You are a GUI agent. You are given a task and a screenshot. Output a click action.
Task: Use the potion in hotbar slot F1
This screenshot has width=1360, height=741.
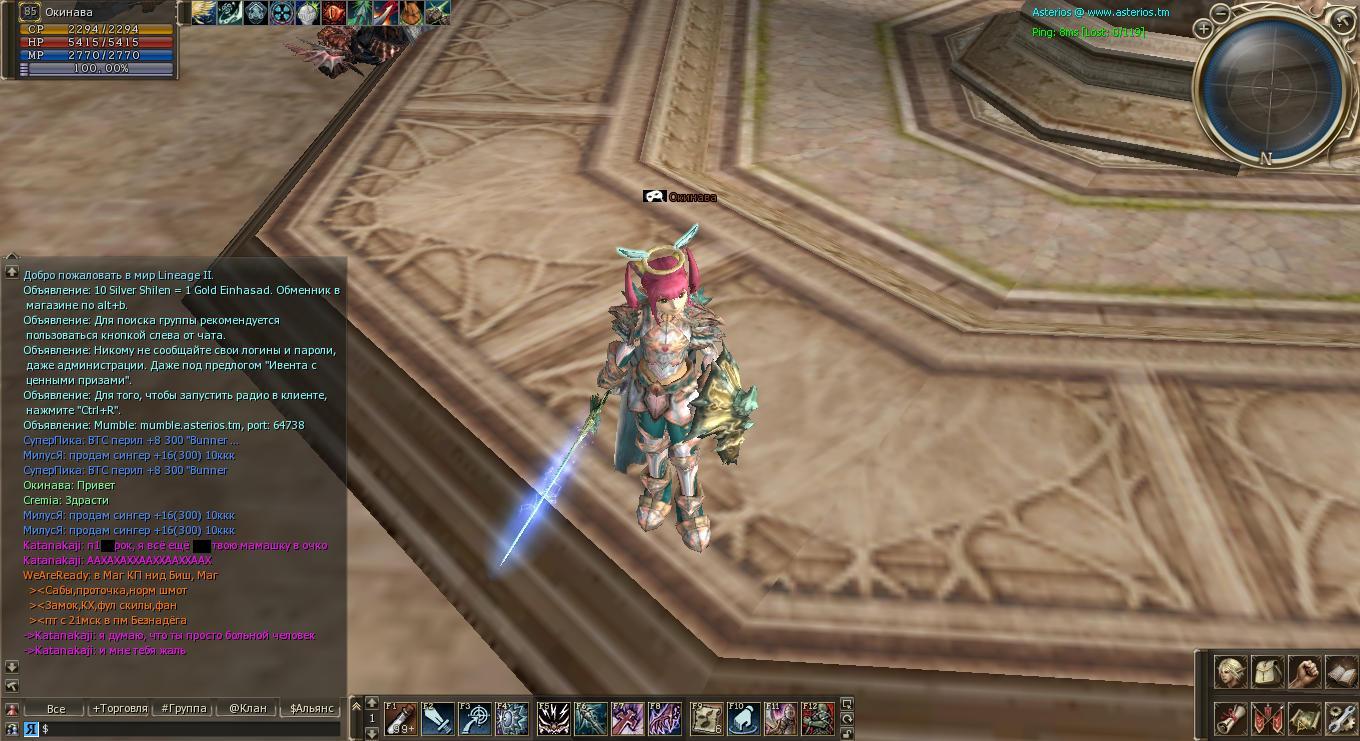coord(401,718)
